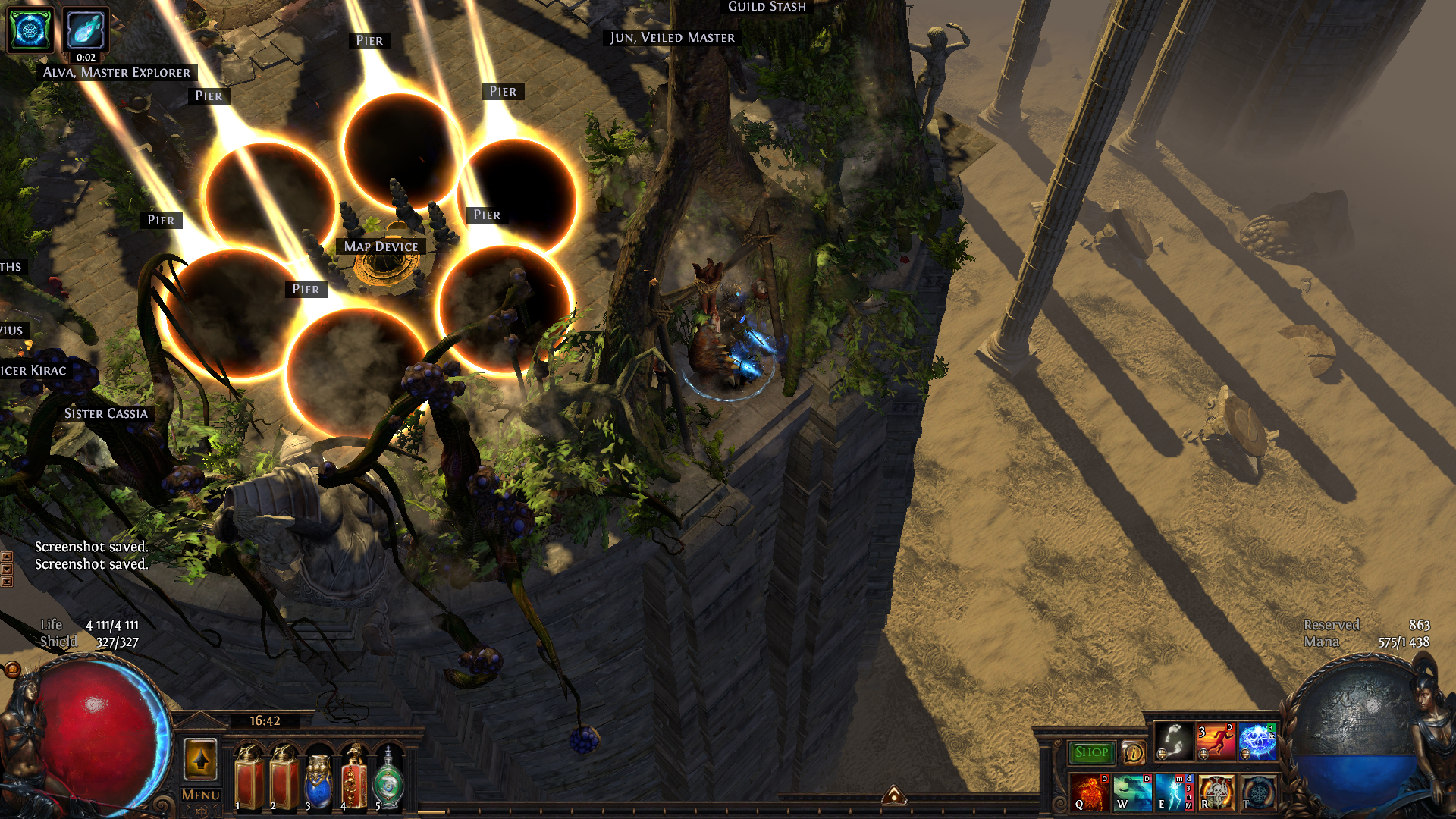Viewport: 1456px width, 819px height.
Task: Use the life flask in slot 2
Action: pos(284,777)
